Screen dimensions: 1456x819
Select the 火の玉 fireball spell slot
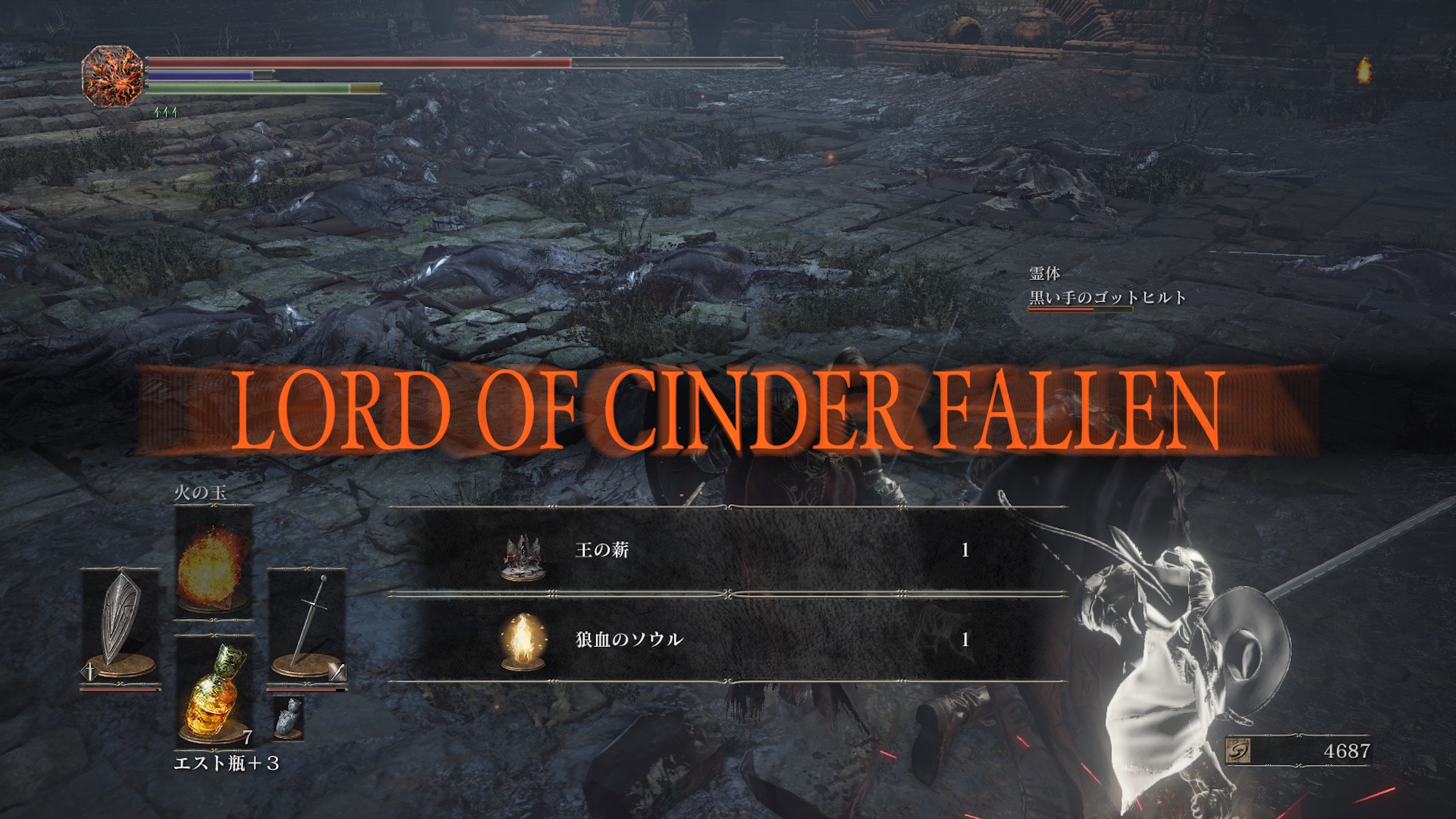pos(213,562)
